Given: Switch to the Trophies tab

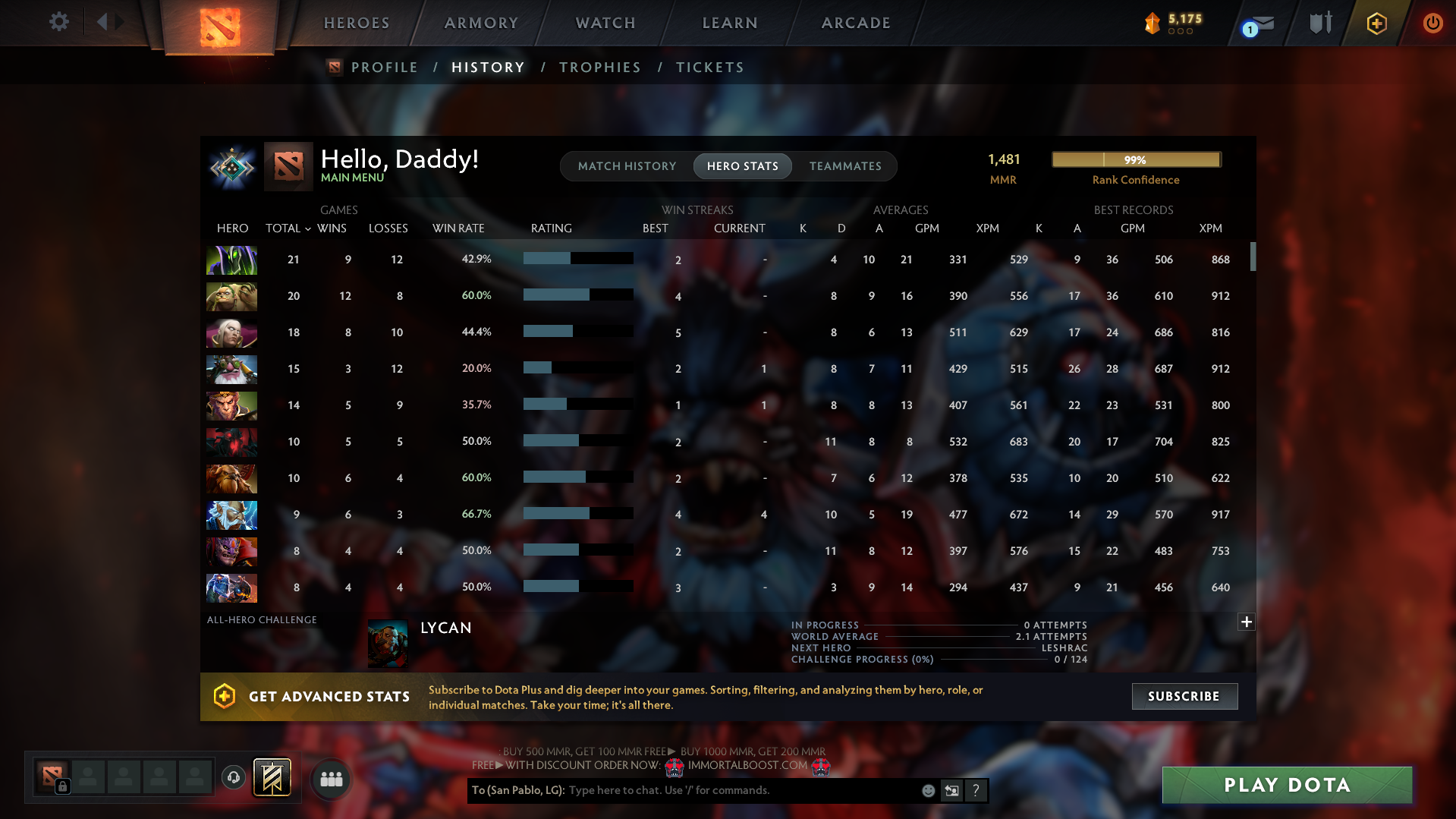Looking at the screenshot, I should click(x=599, y=67).
